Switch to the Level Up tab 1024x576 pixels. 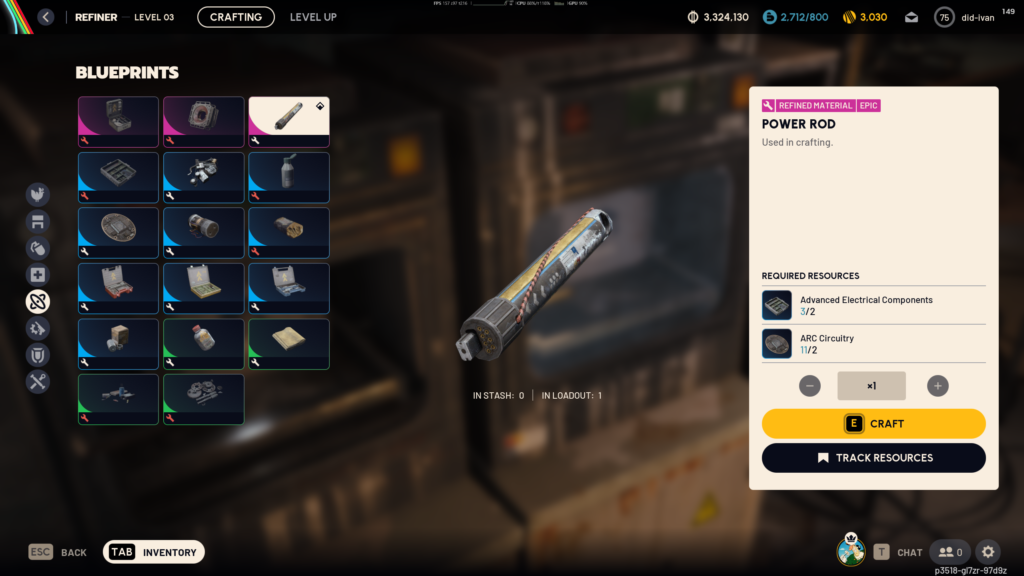[313, 17]
